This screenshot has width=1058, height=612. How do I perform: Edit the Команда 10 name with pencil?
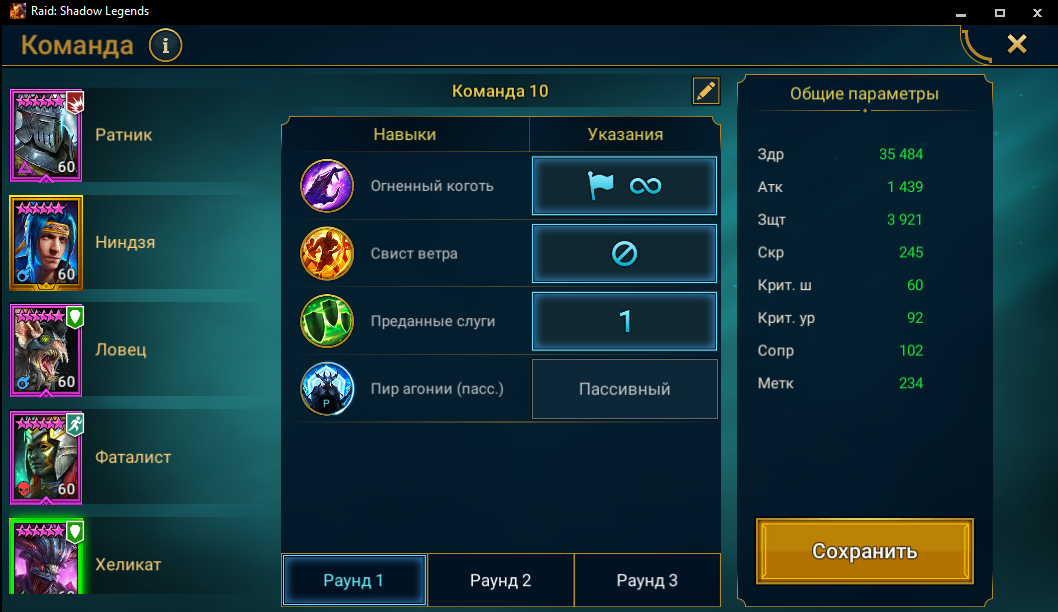pos(706,91)
